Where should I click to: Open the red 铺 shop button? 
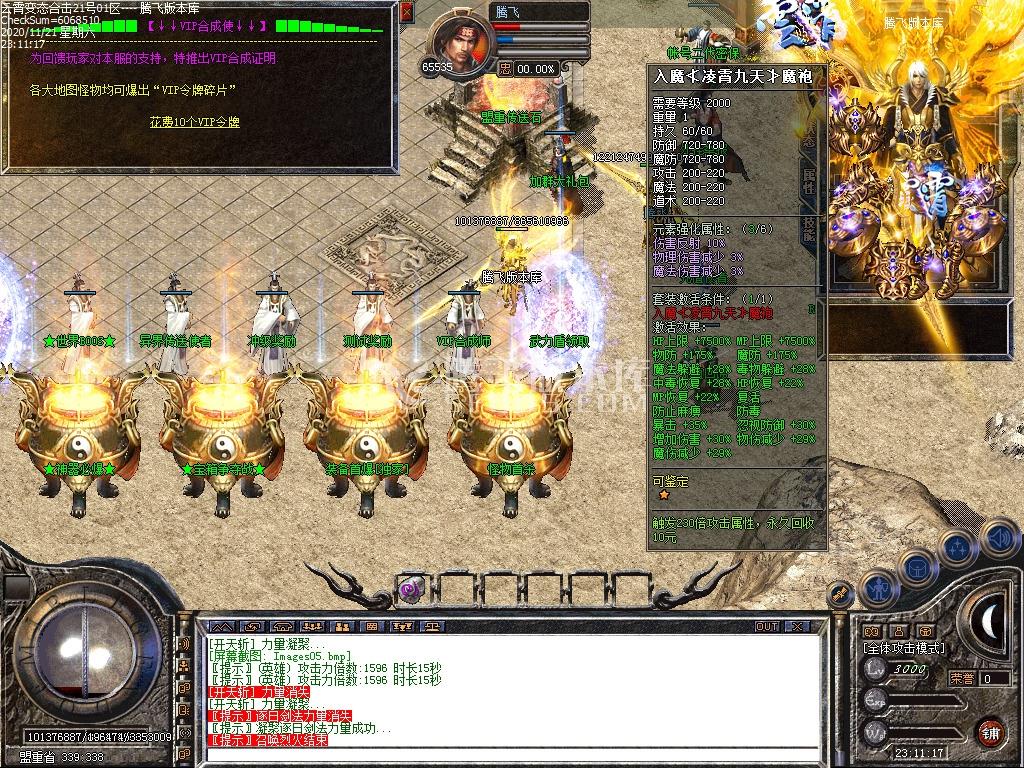coord(989,731)
